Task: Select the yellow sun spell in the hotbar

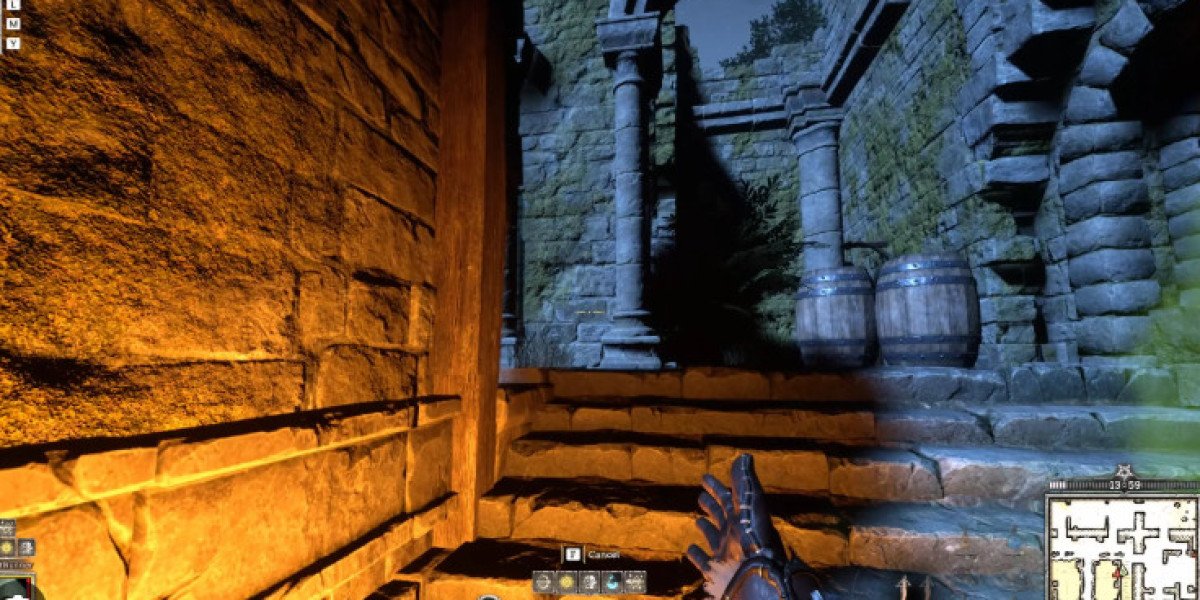Action: click(x=567, y=582)
